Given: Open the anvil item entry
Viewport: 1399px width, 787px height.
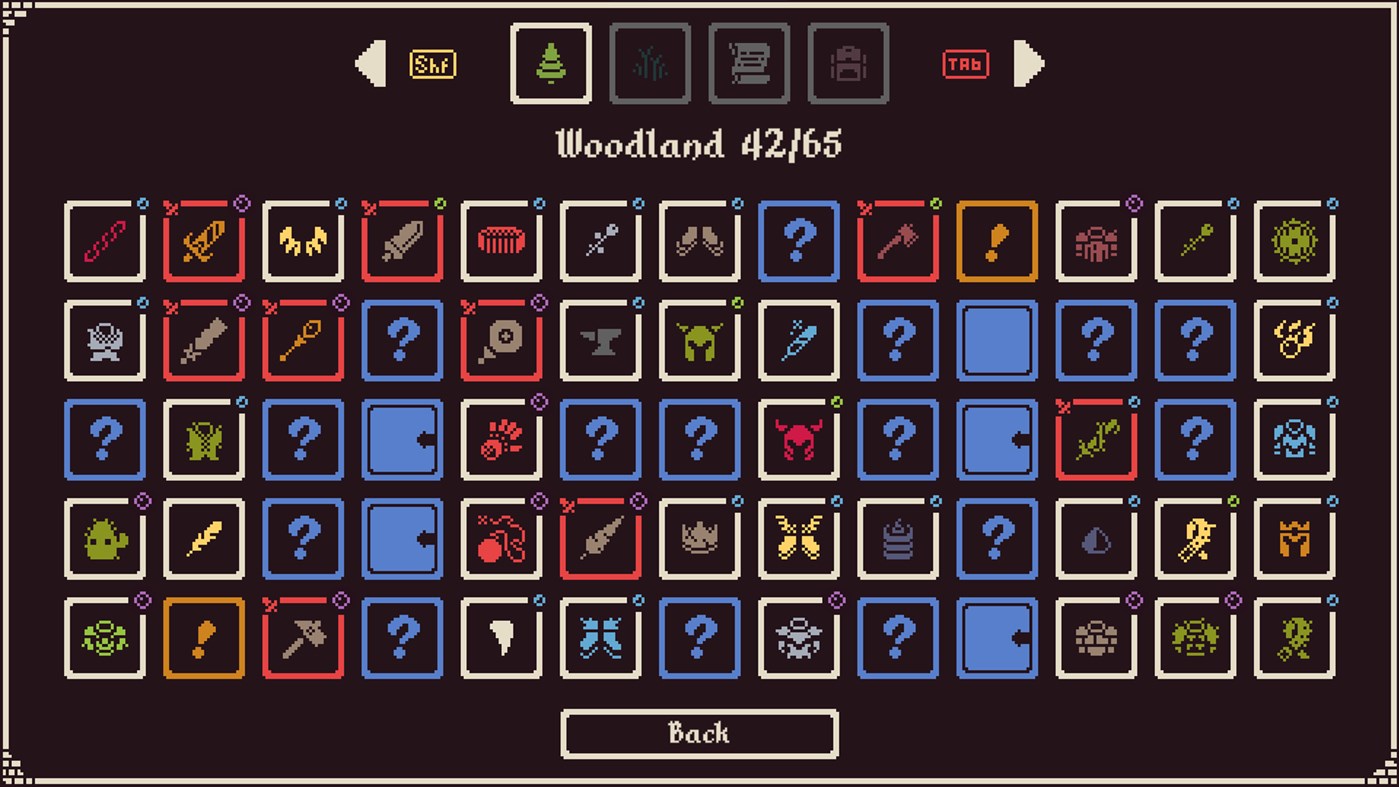Looking at the screenshot, I should (x=600, y=340).
